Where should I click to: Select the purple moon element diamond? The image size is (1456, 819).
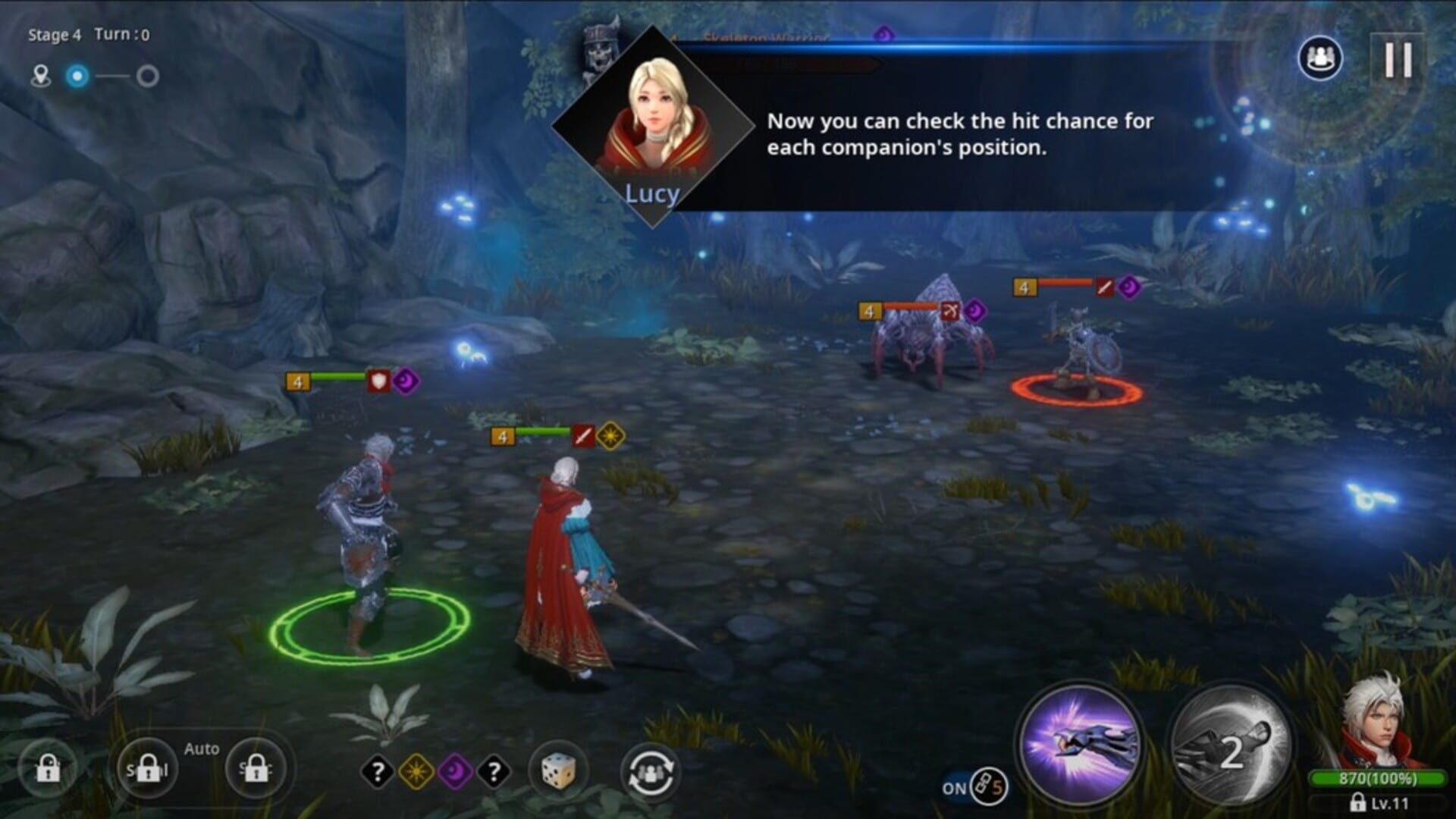(x=455, y=772)
